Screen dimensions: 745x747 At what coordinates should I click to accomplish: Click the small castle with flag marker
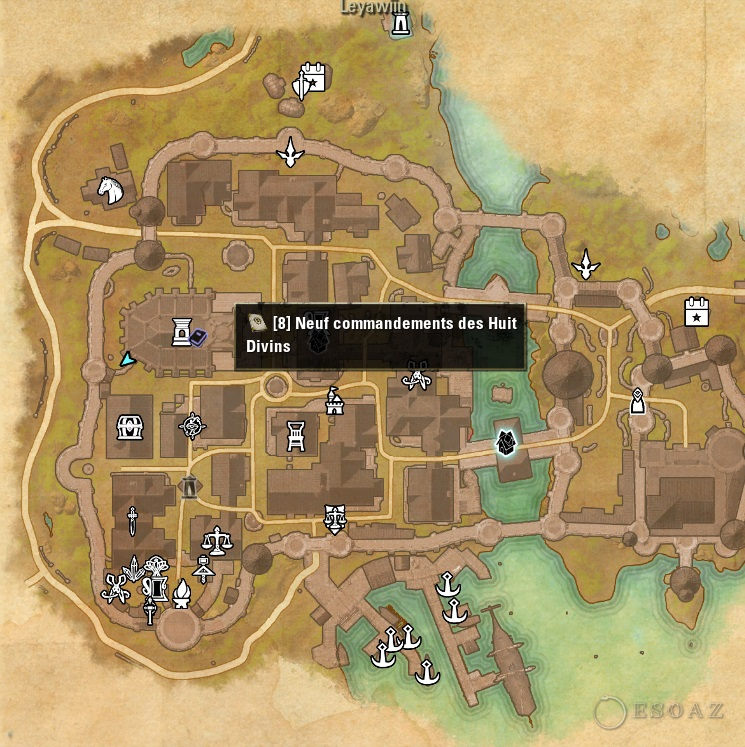click(x=335, y=400)
